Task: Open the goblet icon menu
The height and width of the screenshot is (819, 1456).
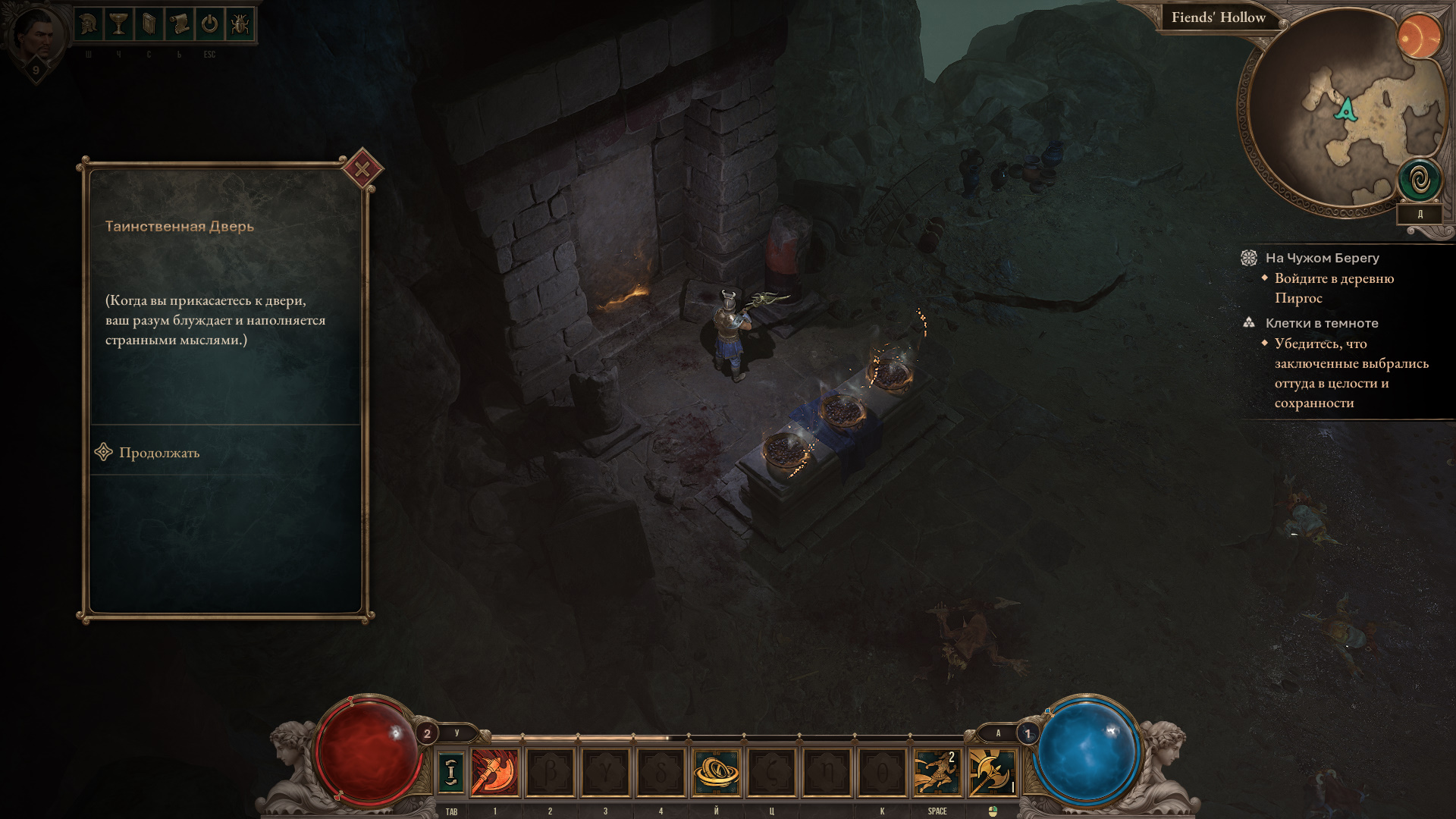Action: 118,25
